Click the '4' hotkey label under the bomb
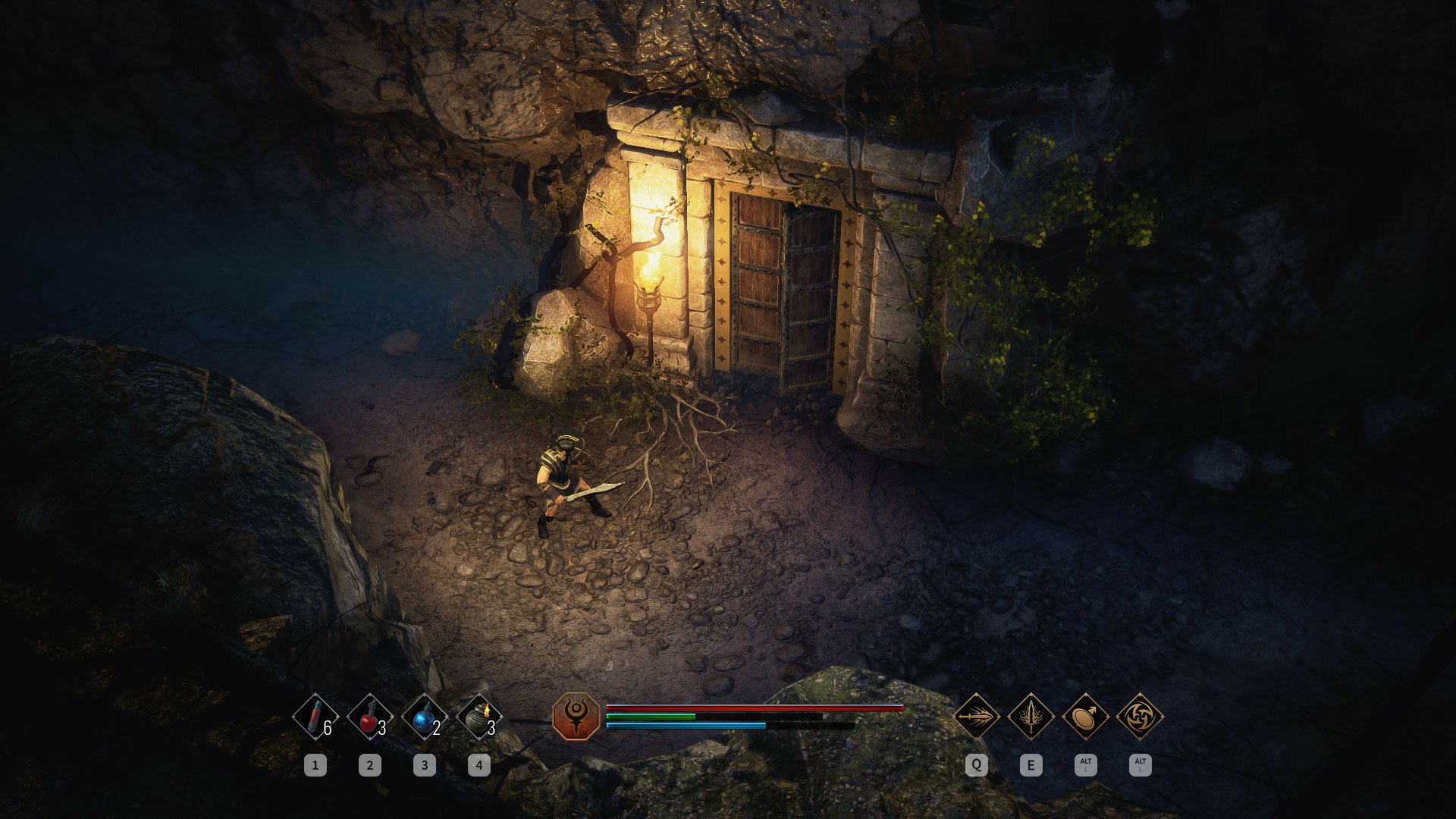Image resolution: width=1456 pixels, height=819 pixels. [479, 764]
